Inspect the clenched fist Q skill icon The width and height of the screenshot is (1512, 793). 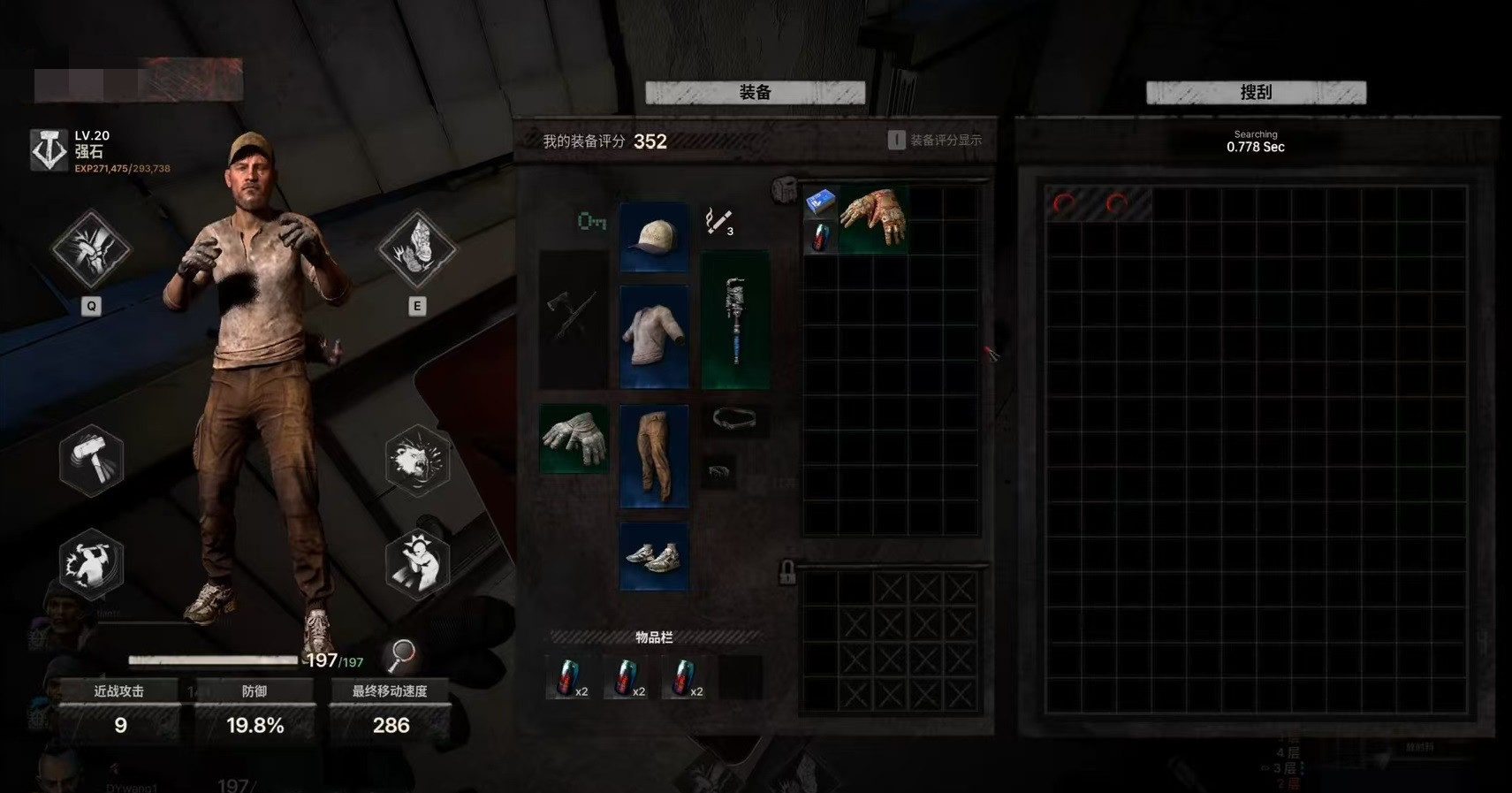click(91, 249)
